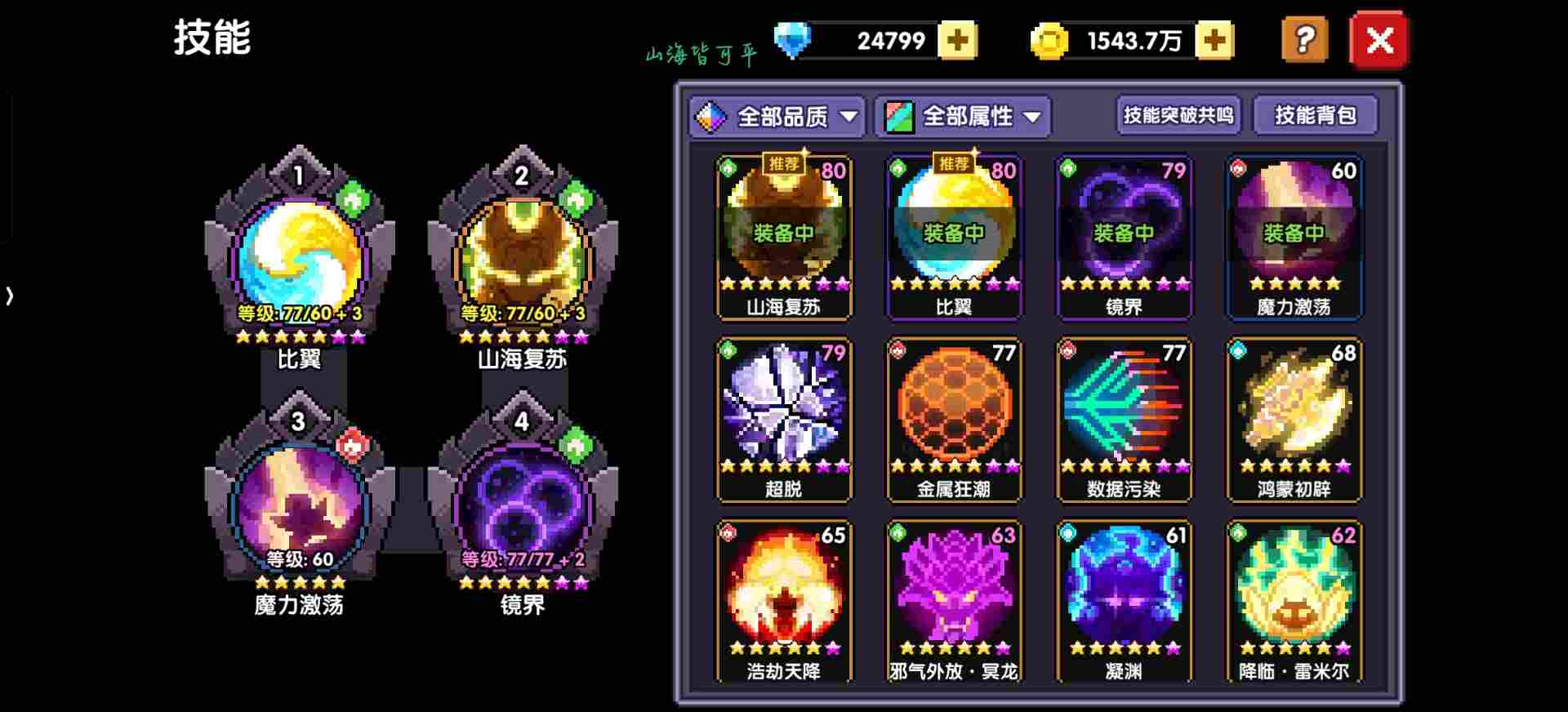Add more gold coins with the plus button
1568x712 pixels.
[x=1214, y=40]
